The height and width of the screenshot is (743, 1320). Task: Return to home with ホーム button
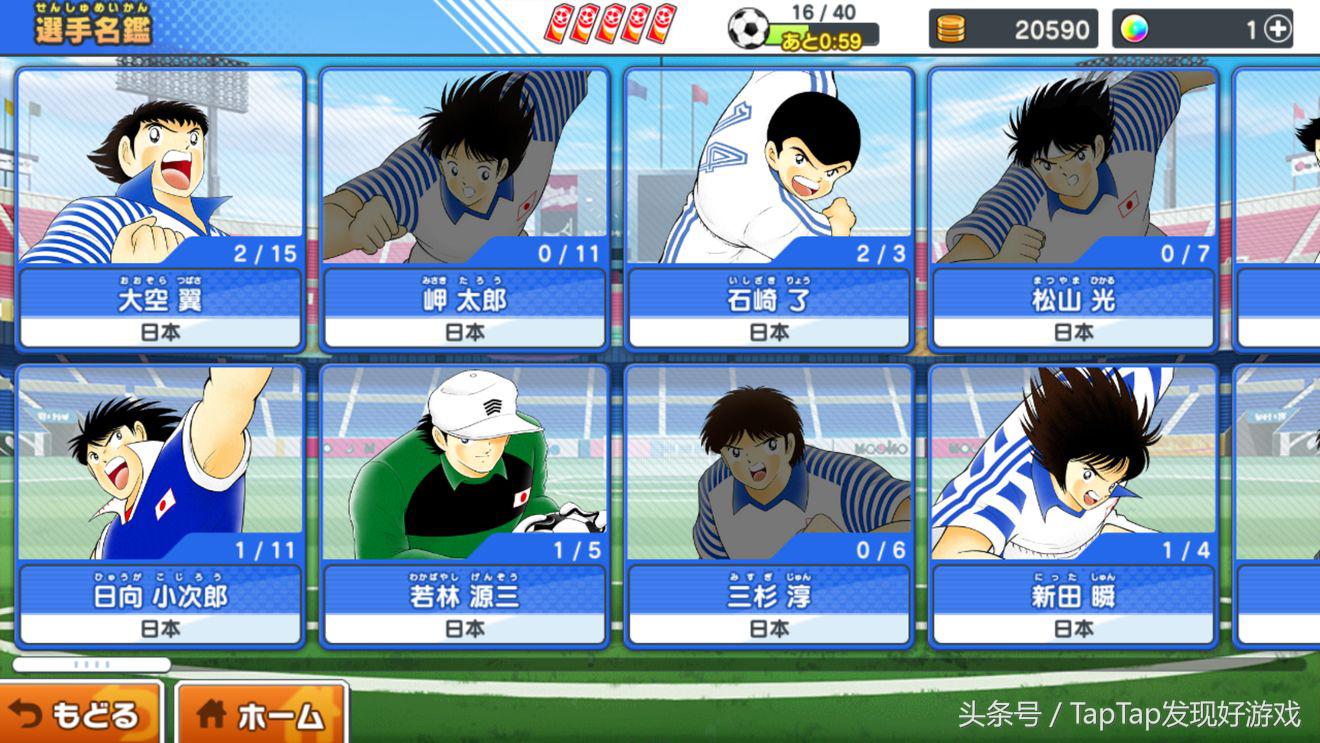262,714
